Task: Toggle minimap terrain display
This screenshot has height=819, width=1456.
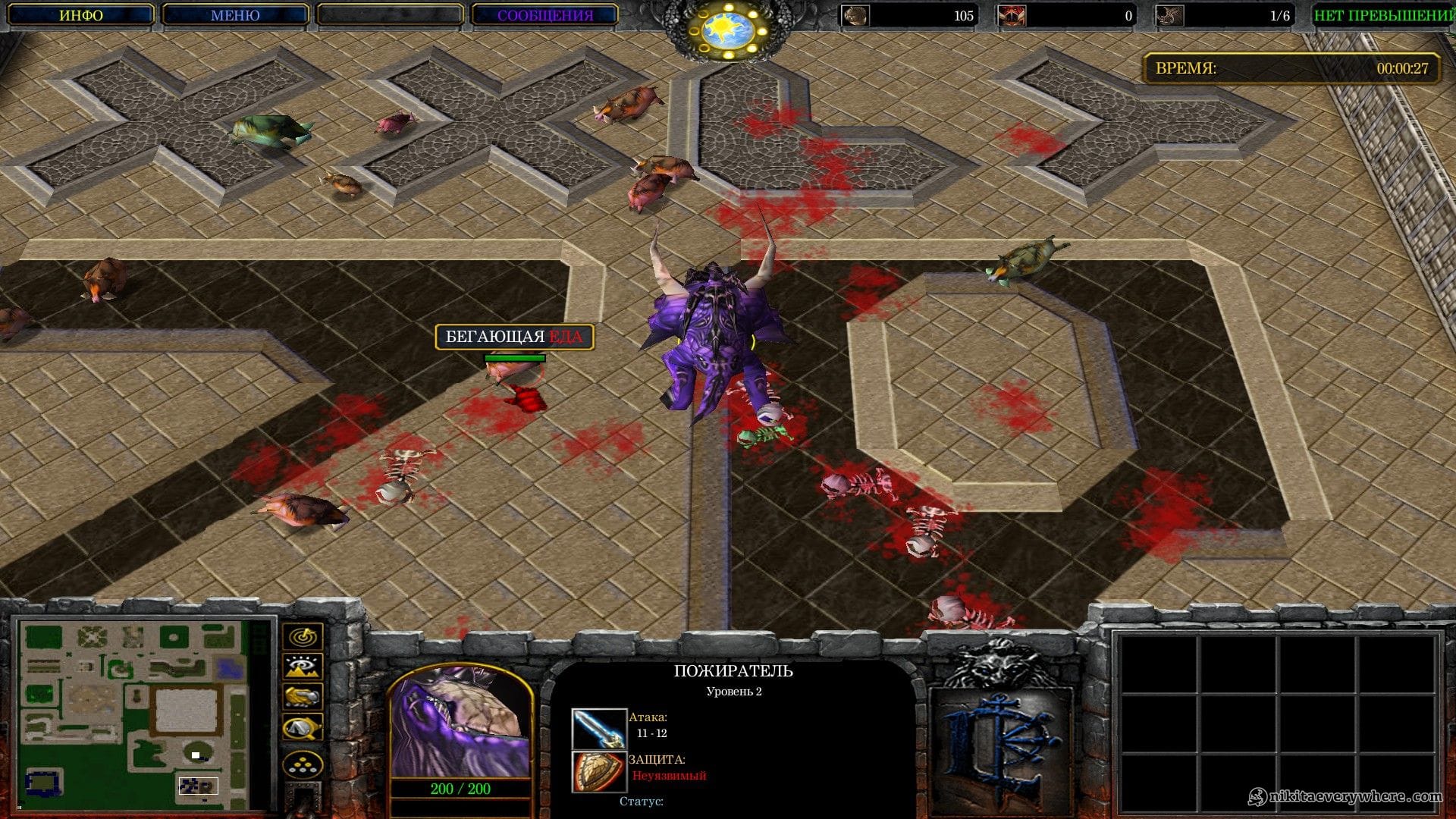Action: coord(303,667)
